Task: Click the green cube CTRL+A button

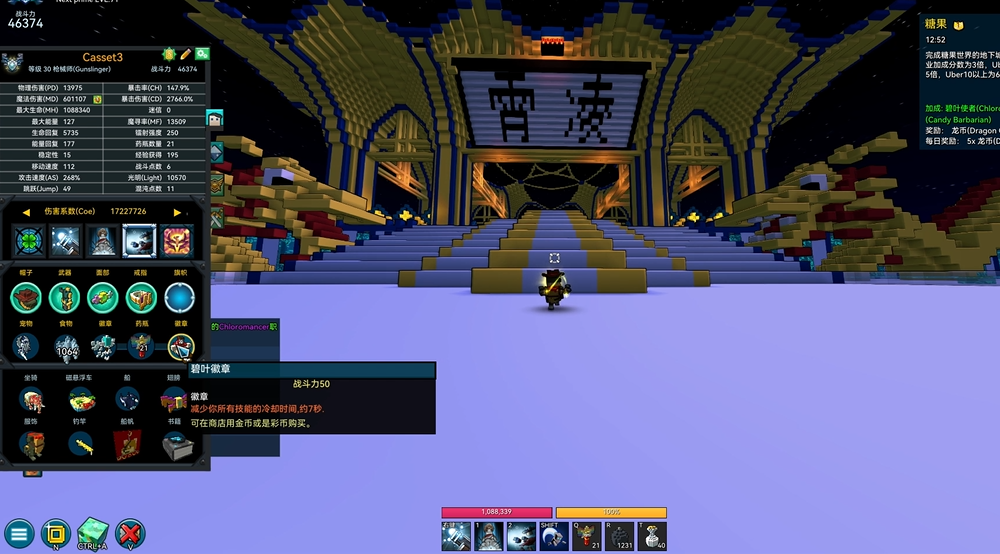Action: (92, 532)
